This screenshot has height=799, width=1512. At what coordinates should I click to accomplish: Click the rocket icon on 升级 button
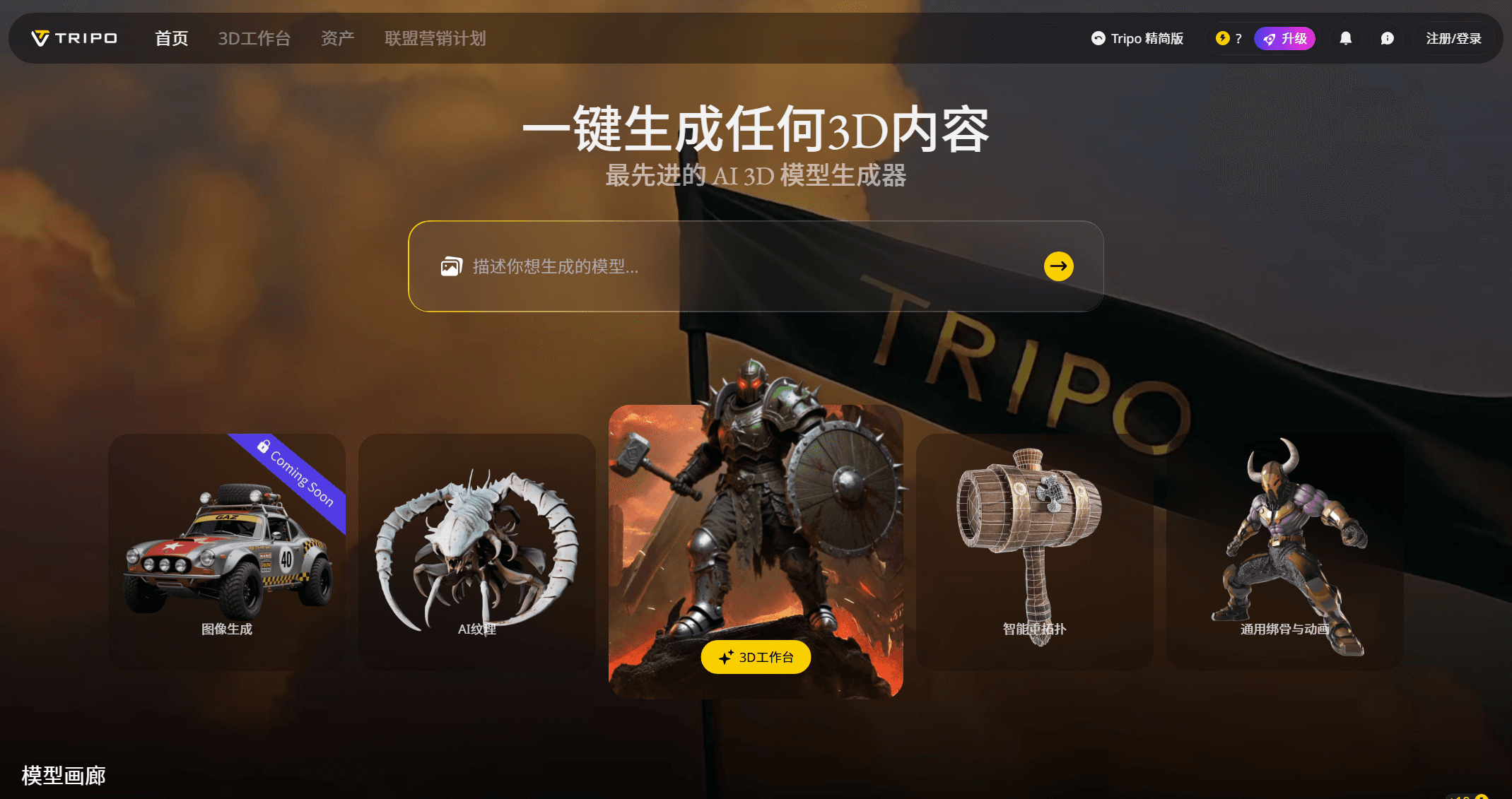1270,38
